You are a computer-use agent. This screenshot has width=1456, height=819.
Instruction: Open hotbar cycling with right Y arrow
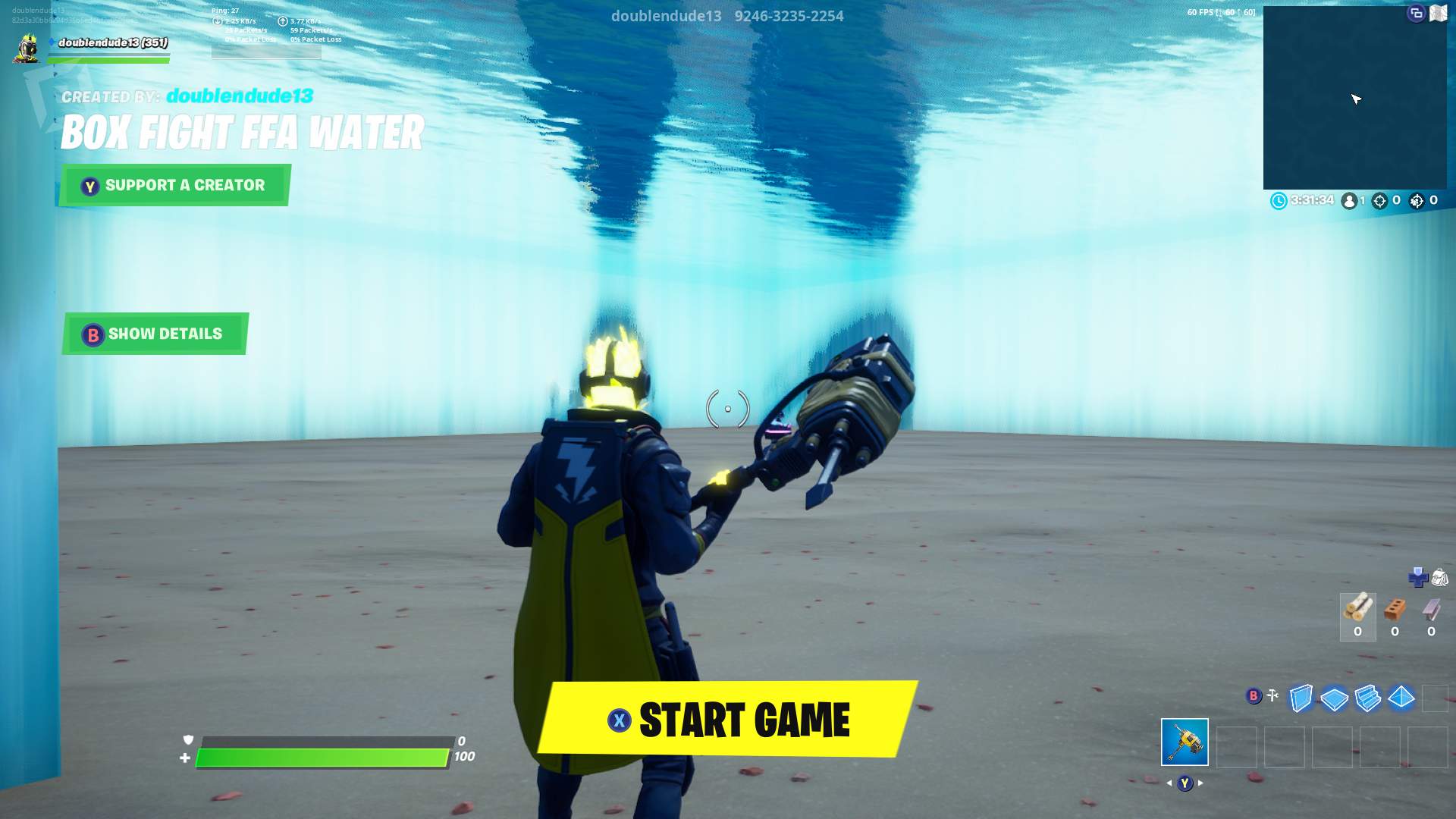point(1199,783)
